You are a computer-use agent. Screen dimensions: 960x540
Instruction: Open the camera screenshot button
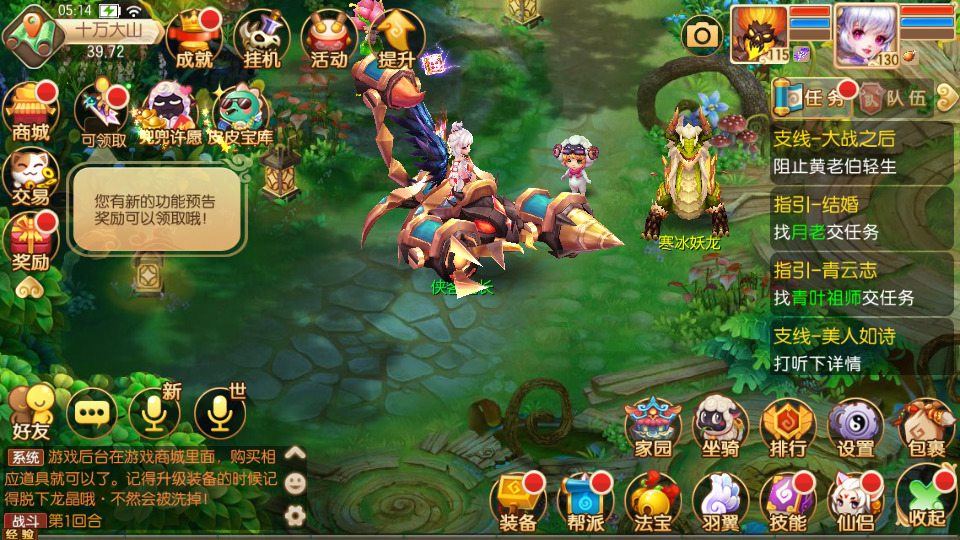pyautogui.click(x=702, y=36)
